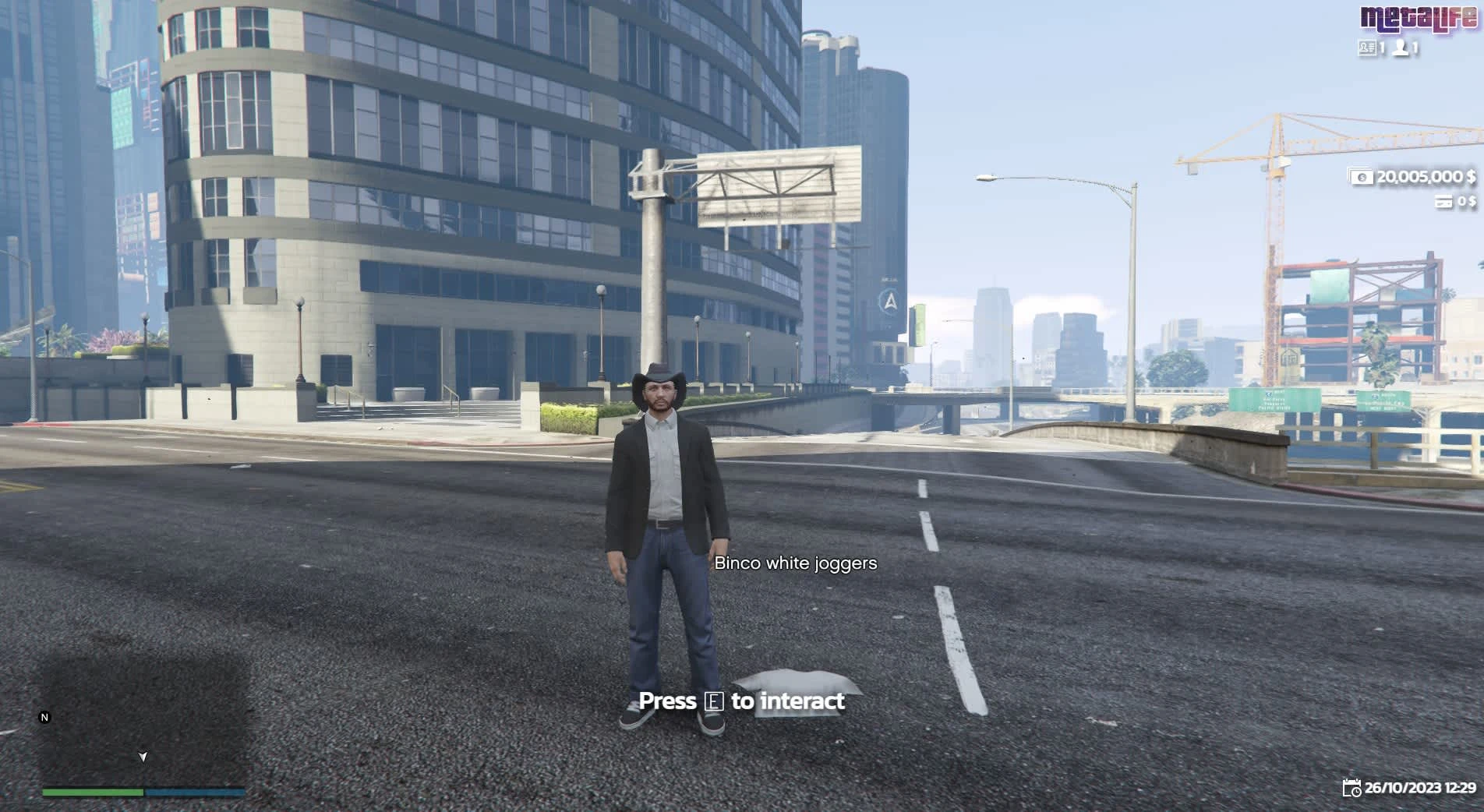This screenshot has width=1484, height=812.
Task: Select the ID card icon showing 1
Action: [1368, 47]
